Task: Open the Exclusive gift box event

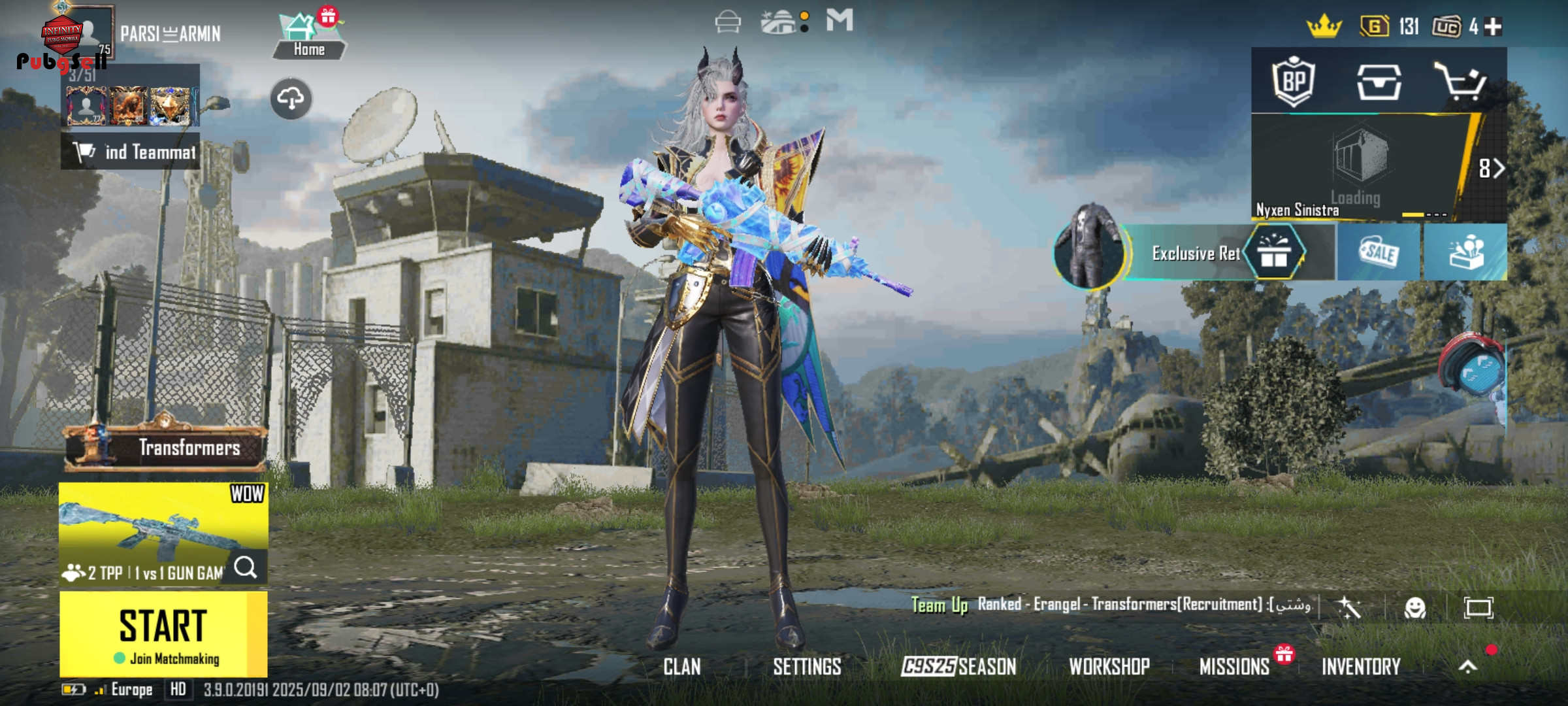Action: pos(1273,252)
